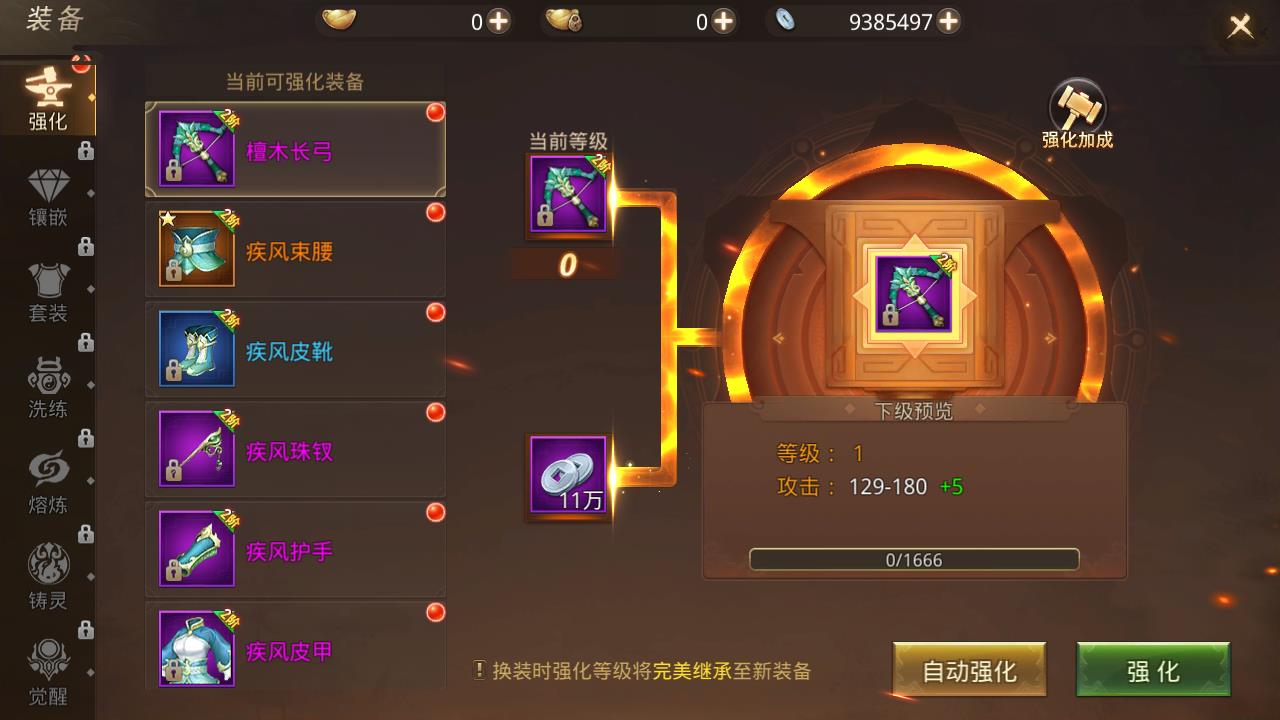Click the red notification dot on 檀木长弓
The image size is (1280, 720).
[x=434, y=113]
